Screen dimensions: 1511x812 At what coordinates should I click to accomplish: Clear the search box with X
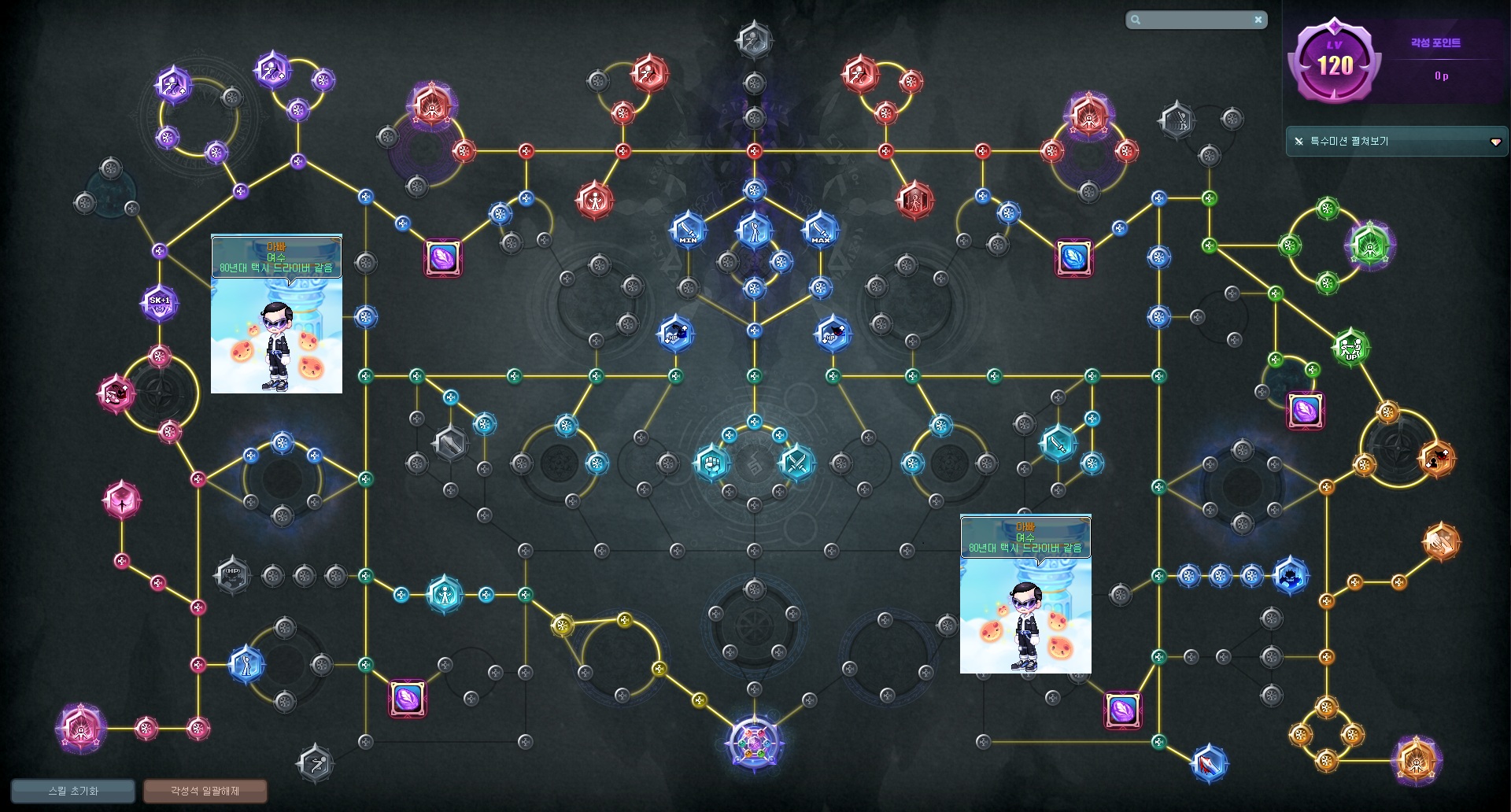(1258, 20)
